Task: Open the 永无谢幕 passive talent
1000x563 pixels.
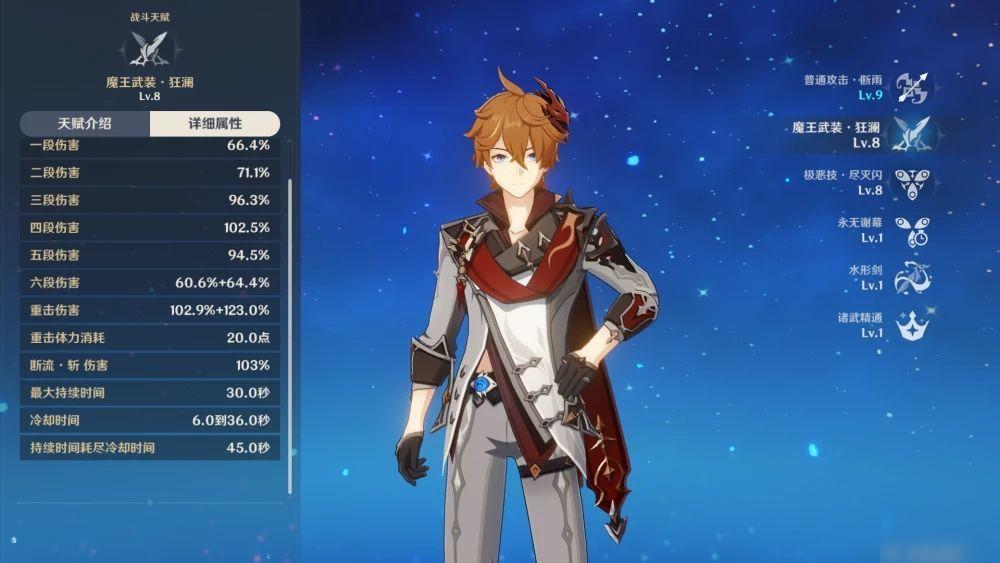Action: [x=911, y=231]
